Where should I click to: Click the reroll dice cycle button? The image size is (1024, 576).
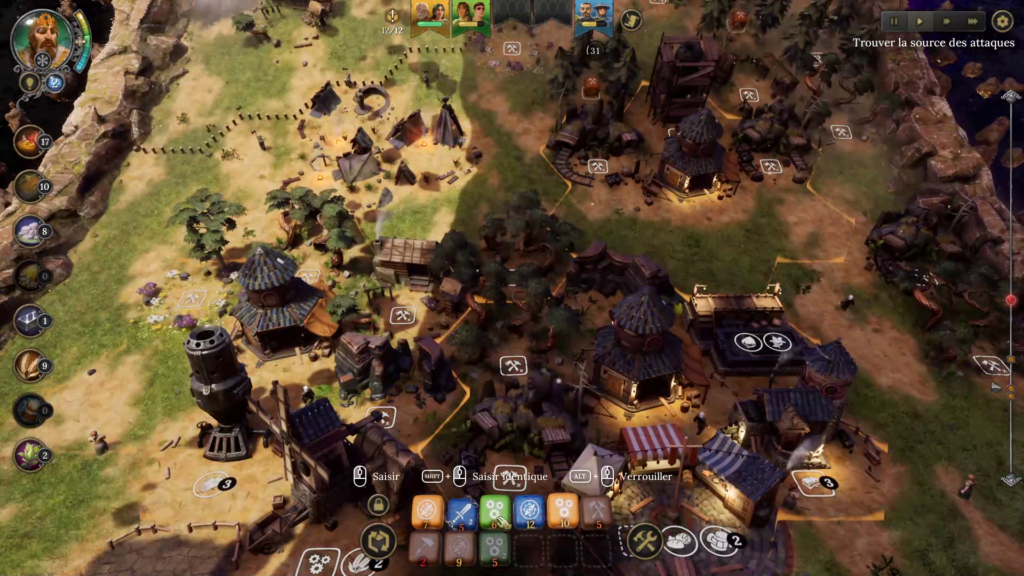(378, 541)
